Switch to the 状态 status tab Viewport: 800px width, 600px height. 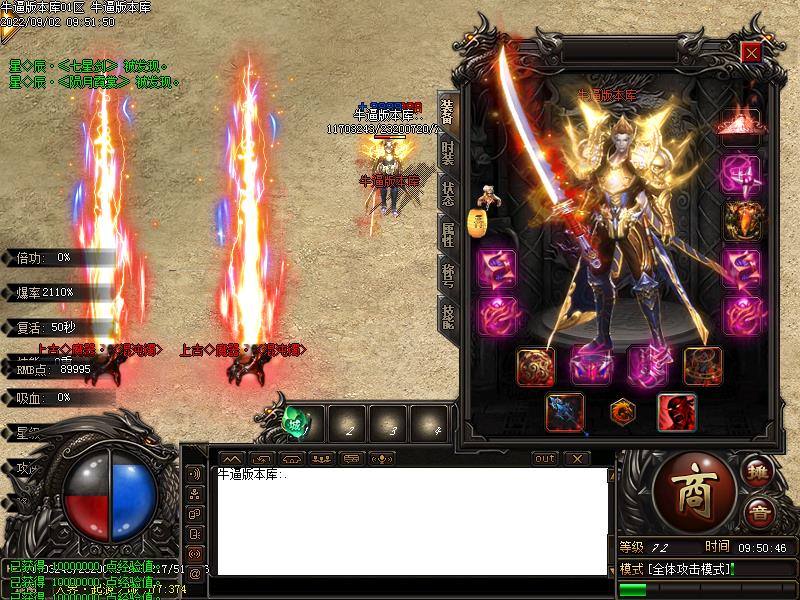(447, 193)
